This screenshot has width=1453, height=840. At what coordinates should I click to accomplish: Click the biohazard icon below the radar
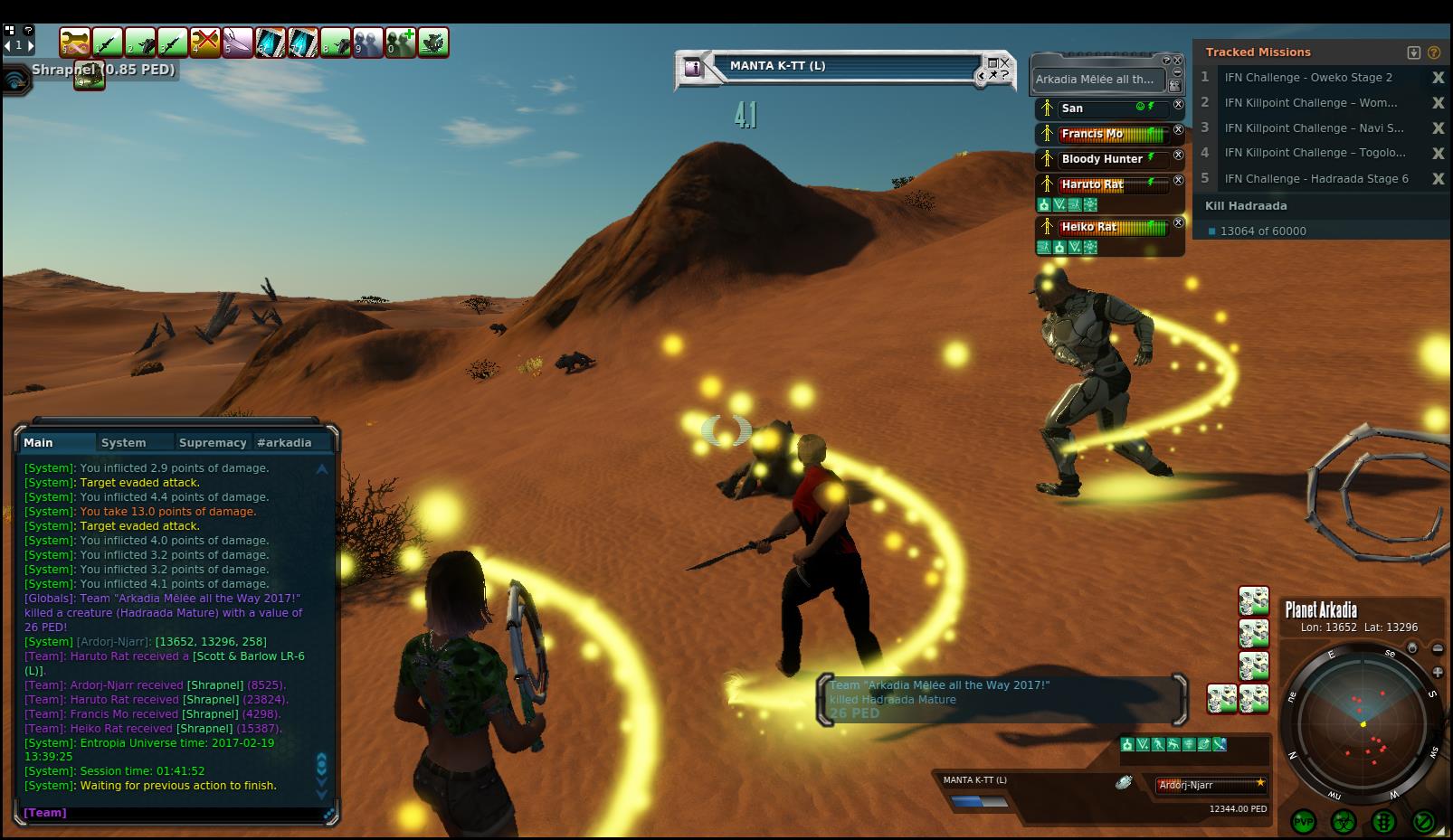(1344, 821)
